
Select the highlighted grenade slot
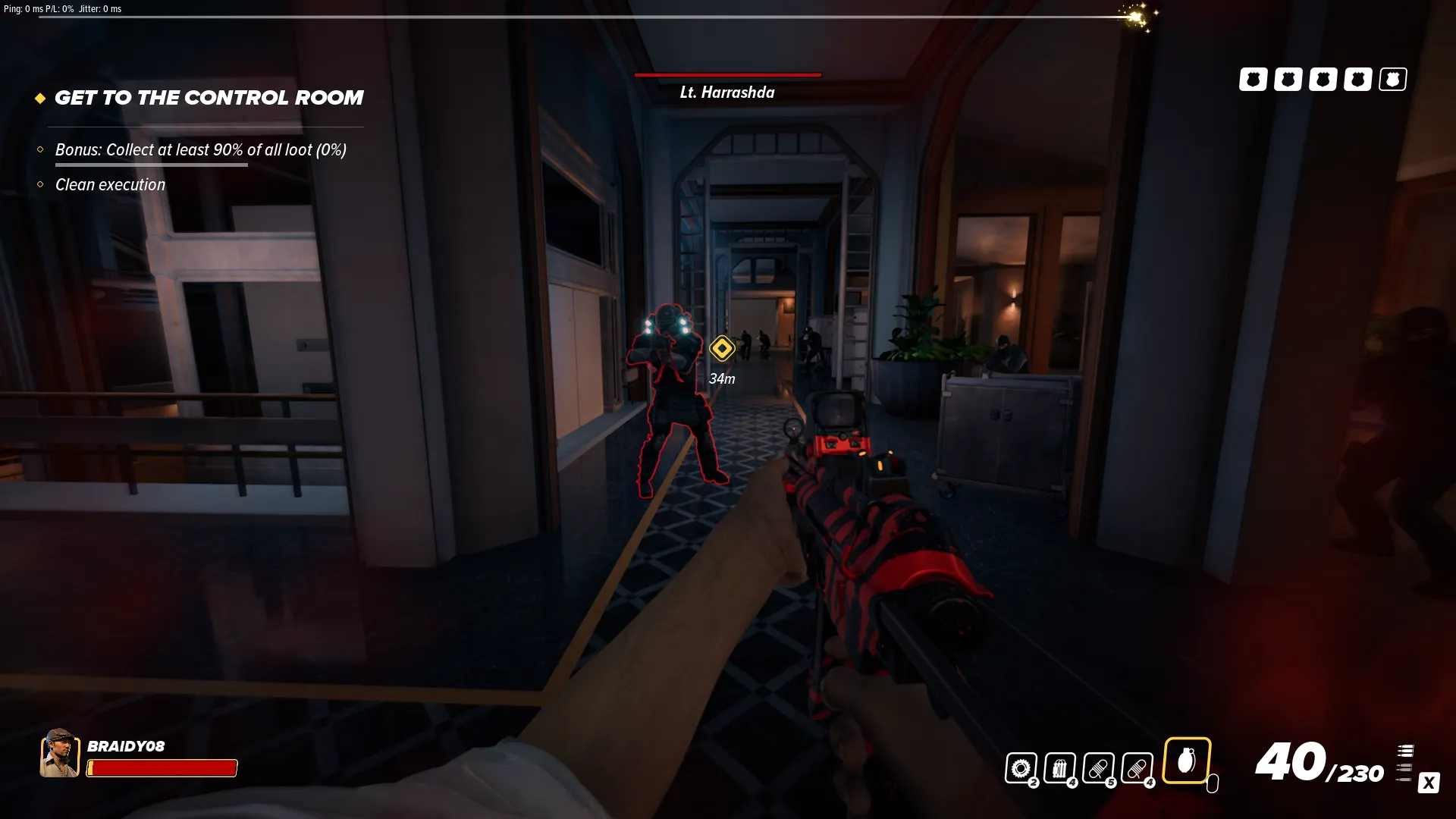coord(1187,760)
